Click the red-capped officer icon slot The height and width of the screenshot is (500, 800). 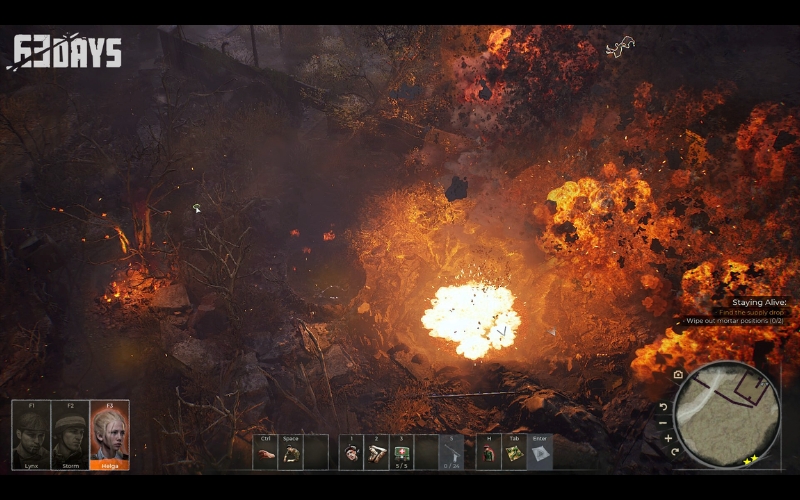tap(489, 453)
